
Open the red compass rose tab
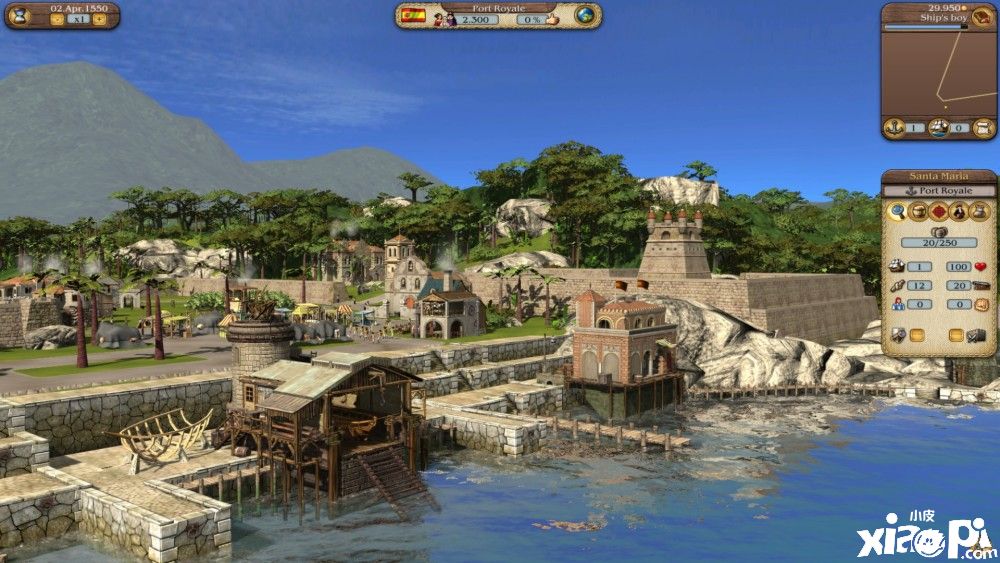[938, 212]
